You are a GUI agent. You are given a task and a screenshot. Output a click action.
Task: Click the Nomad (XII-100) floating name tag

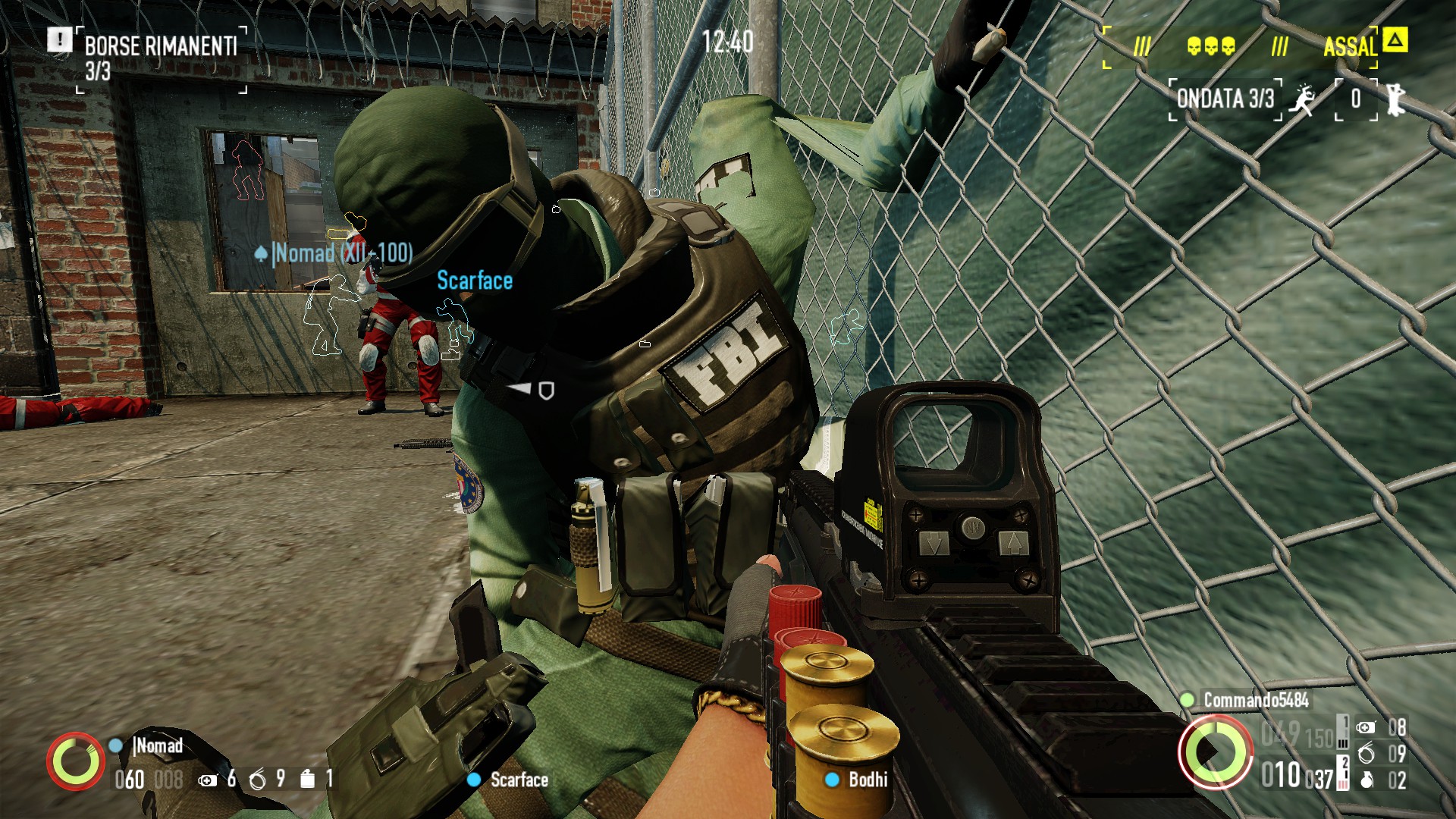pos(341,253)
